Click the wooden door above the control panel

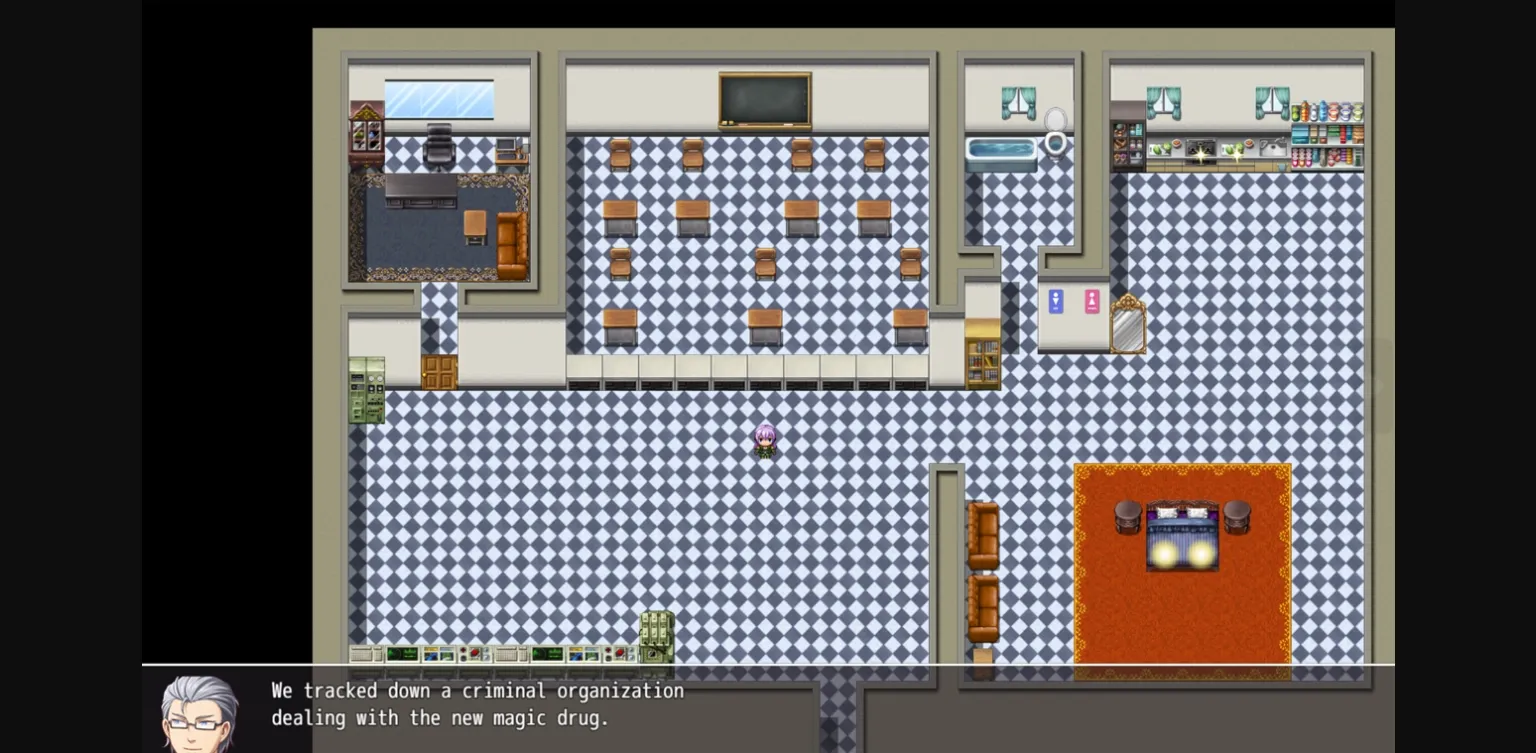[440, 371]
